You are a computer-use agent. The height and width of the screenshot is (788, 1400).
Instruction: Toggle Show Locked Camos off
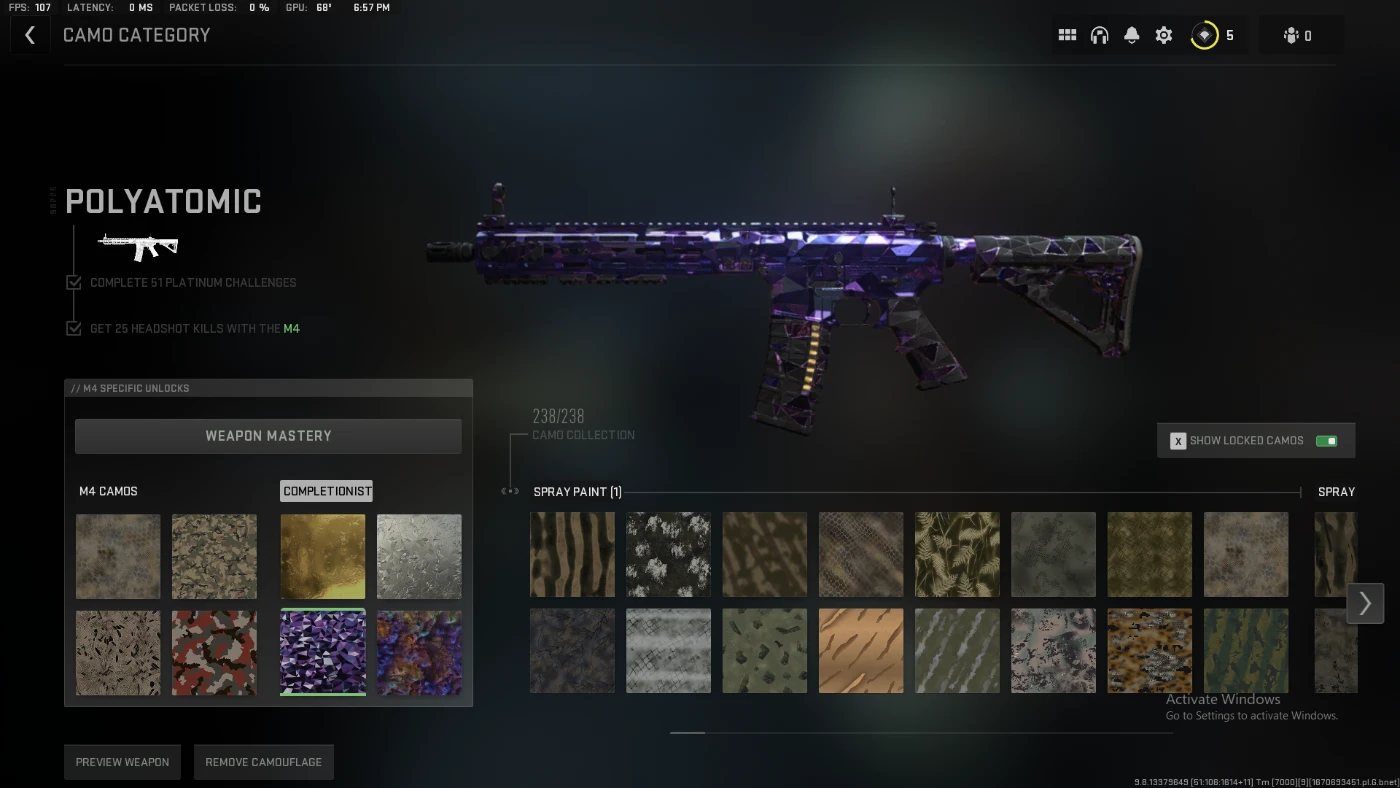tap(1327, 440)
